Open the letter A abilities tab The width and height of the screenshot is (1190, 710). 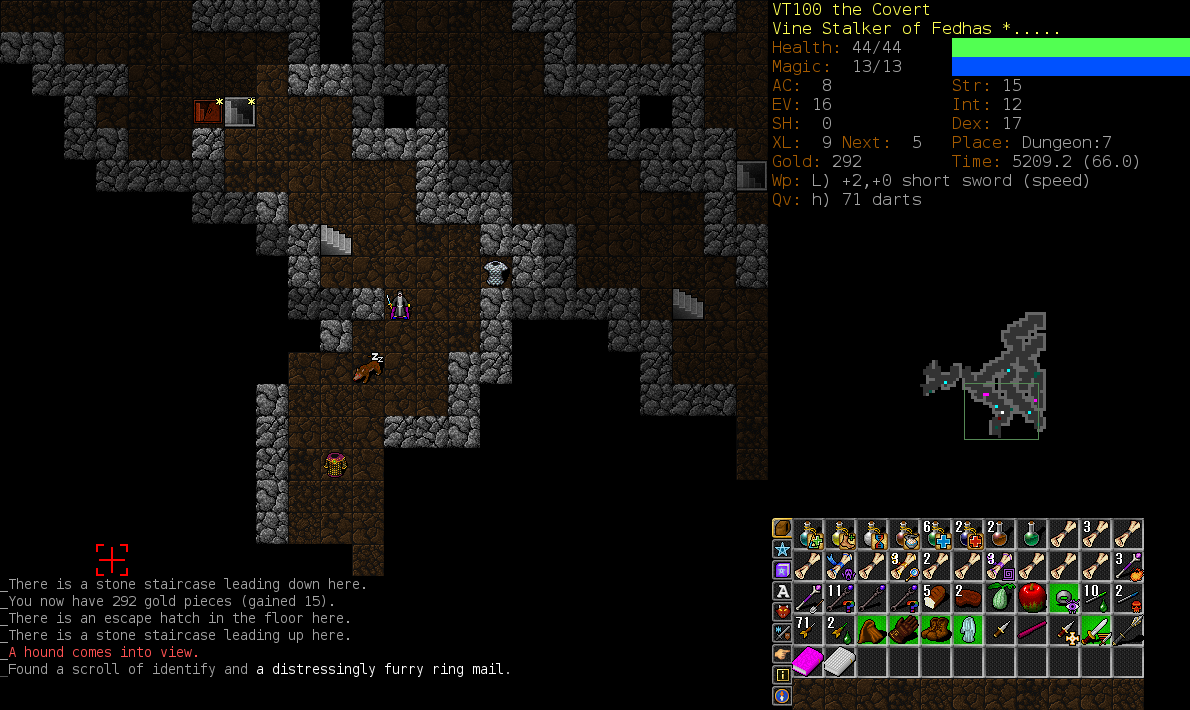click(781, 591)
